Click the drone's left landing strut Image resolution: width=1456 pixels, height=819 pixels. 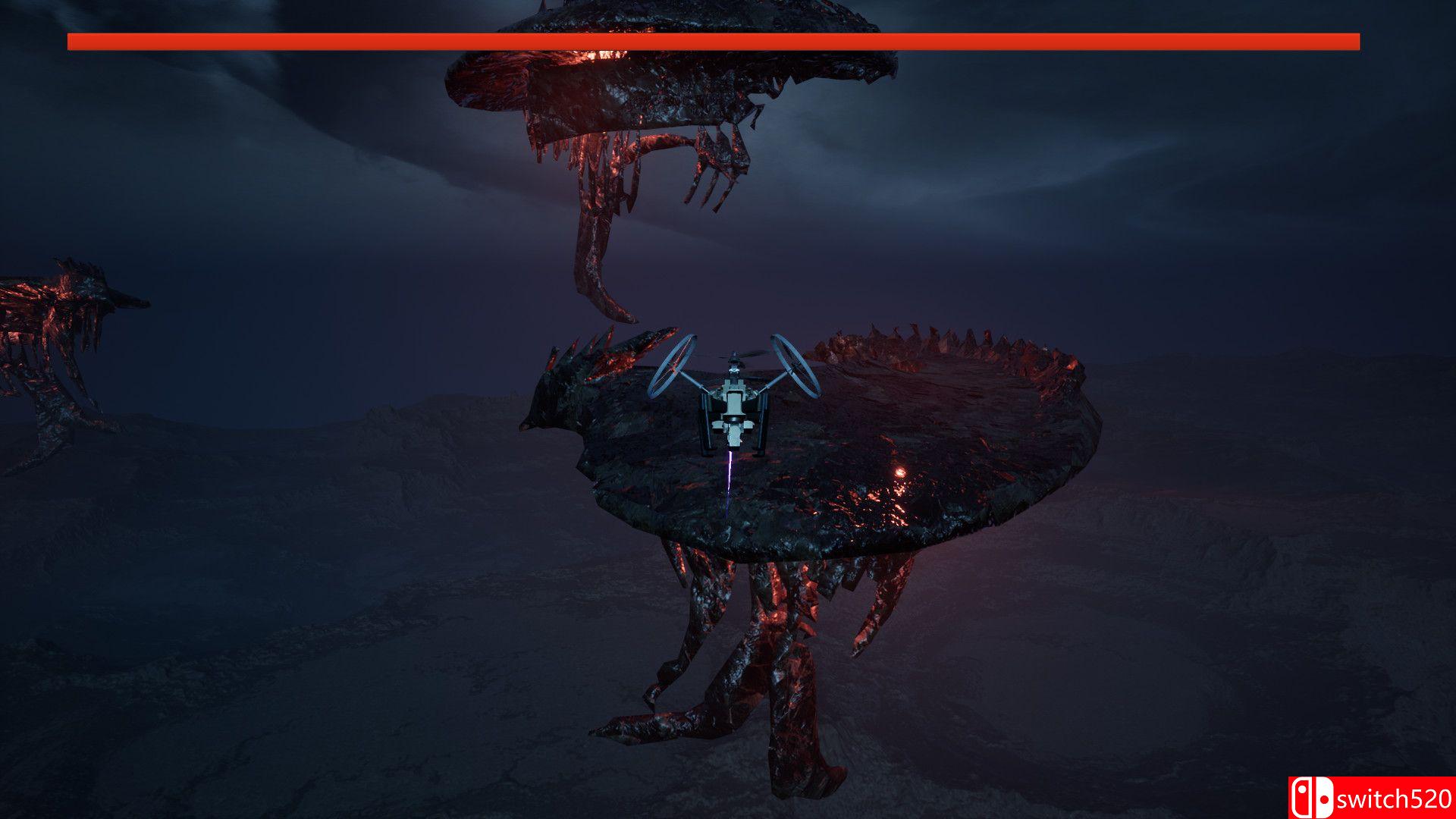(x=707, y=425)
